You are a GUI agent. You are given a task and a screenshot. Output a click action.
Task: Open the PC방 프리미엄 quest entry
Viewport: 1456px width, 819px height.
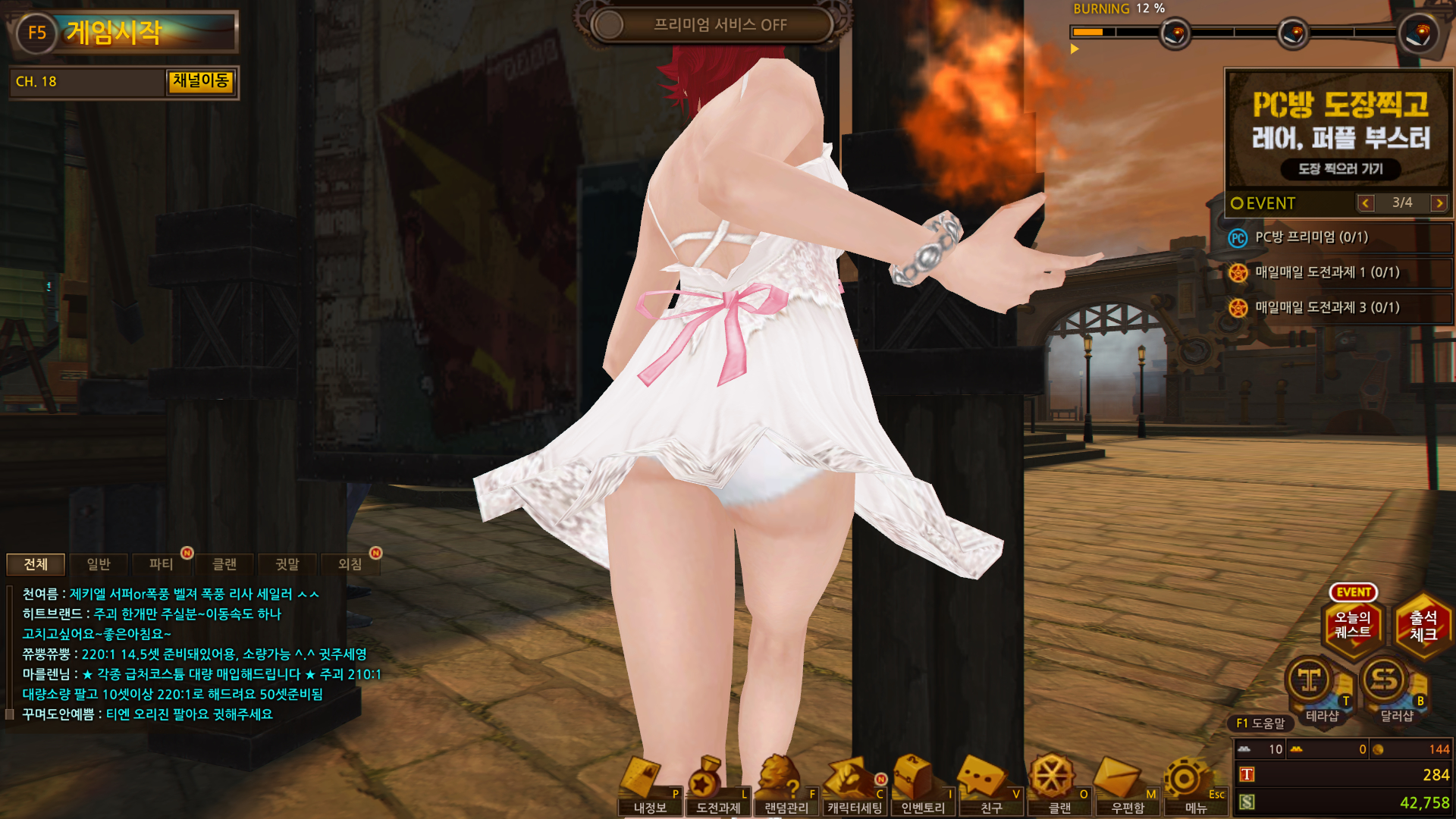click(1311, 237)
